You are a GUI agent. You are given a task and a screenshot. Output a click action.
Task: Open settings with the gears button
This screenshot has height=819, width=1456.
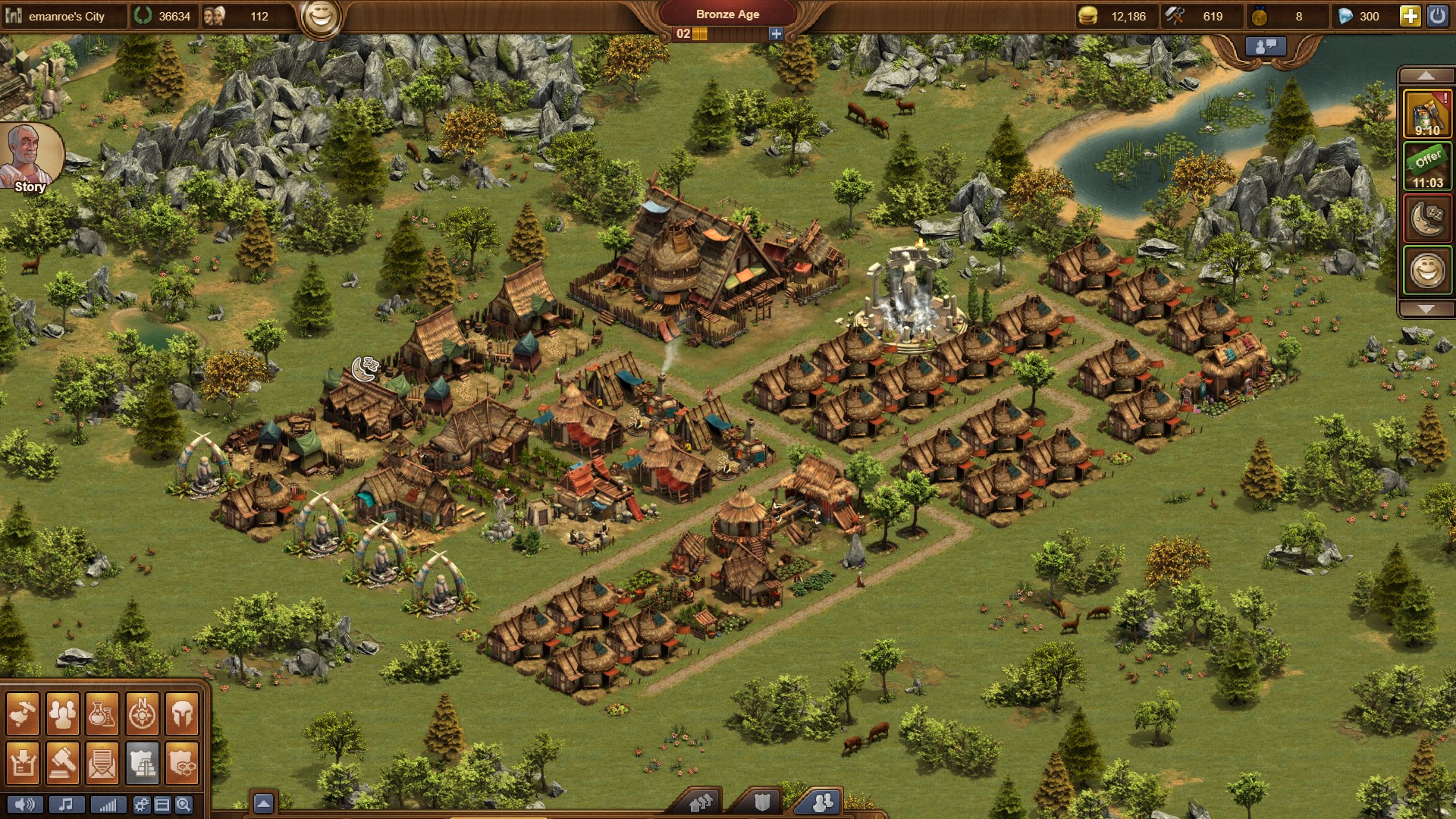(x=141, y=805)
